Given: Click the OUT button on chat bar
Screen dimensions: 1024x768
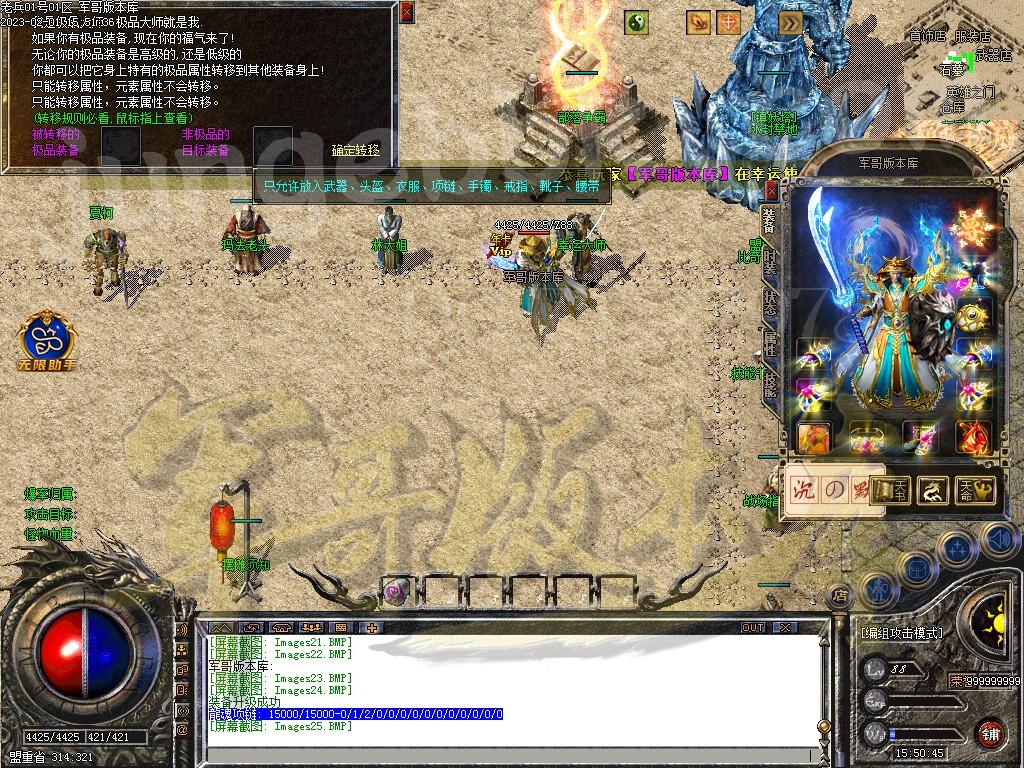Looking at the screenshot, I should [753, 628].
